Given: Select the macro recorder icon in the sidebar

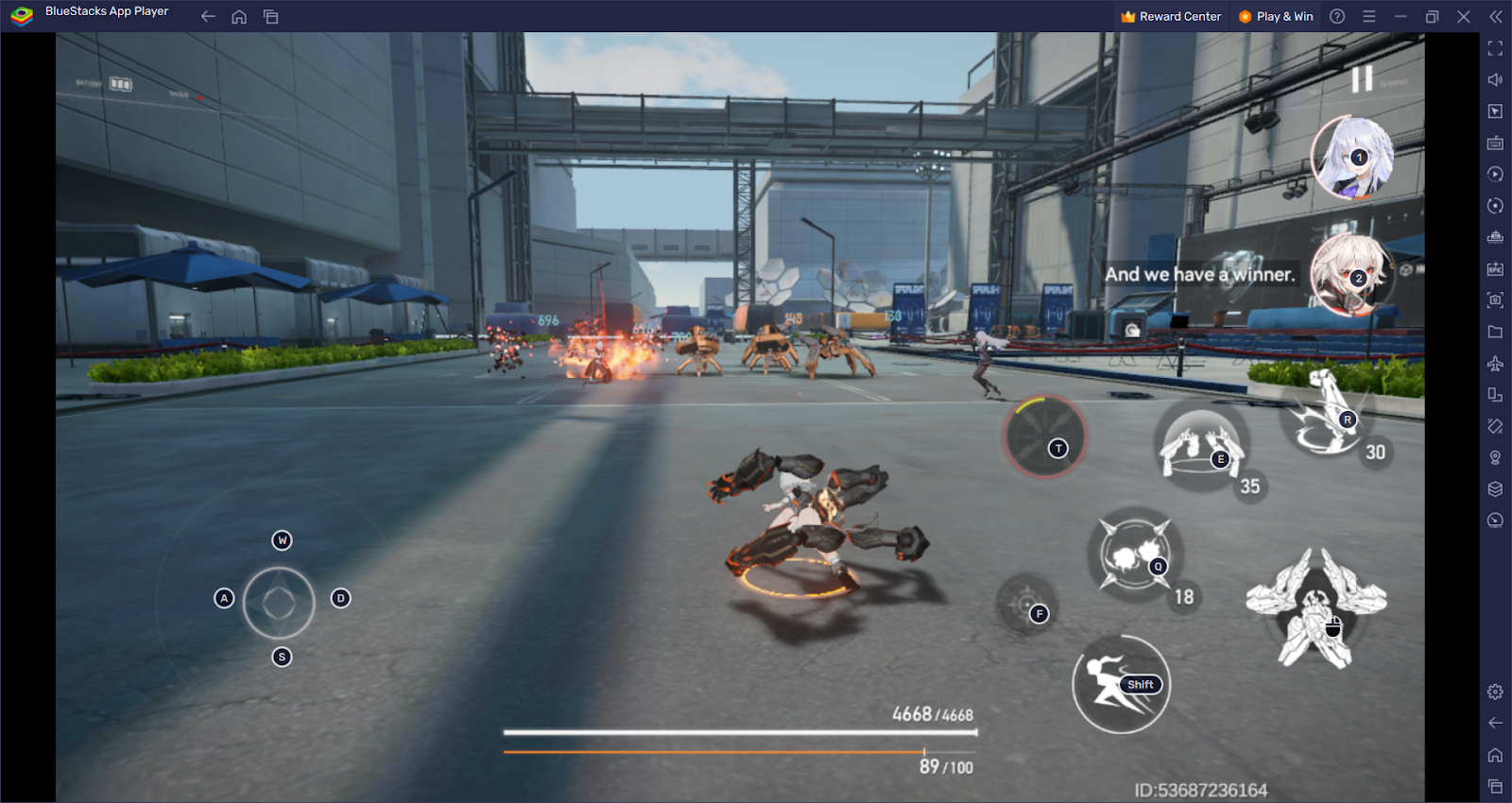Looking at the screenshot, I should [x=1496, y=174].
